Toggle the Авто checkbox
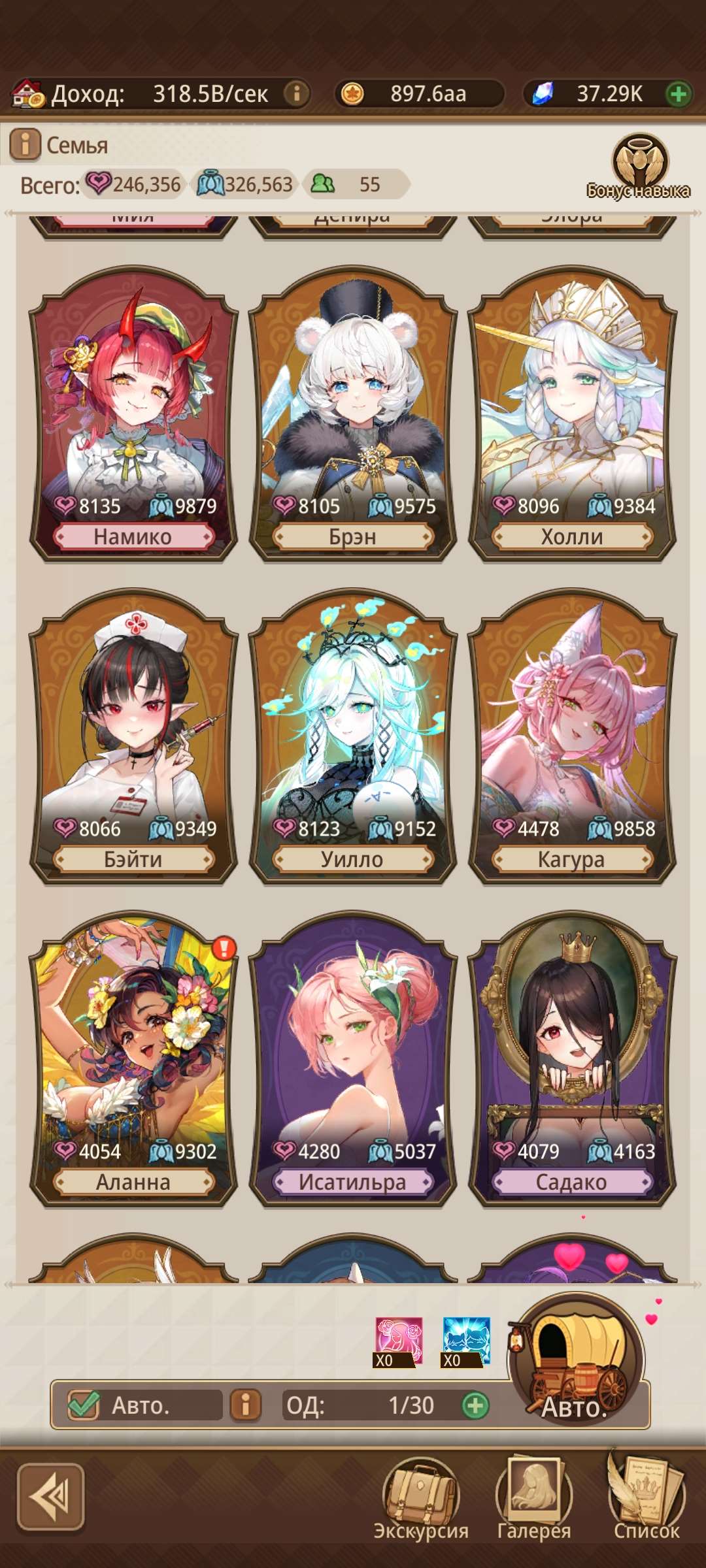This screenshot has width=706, height=1568. point(84,1405)
